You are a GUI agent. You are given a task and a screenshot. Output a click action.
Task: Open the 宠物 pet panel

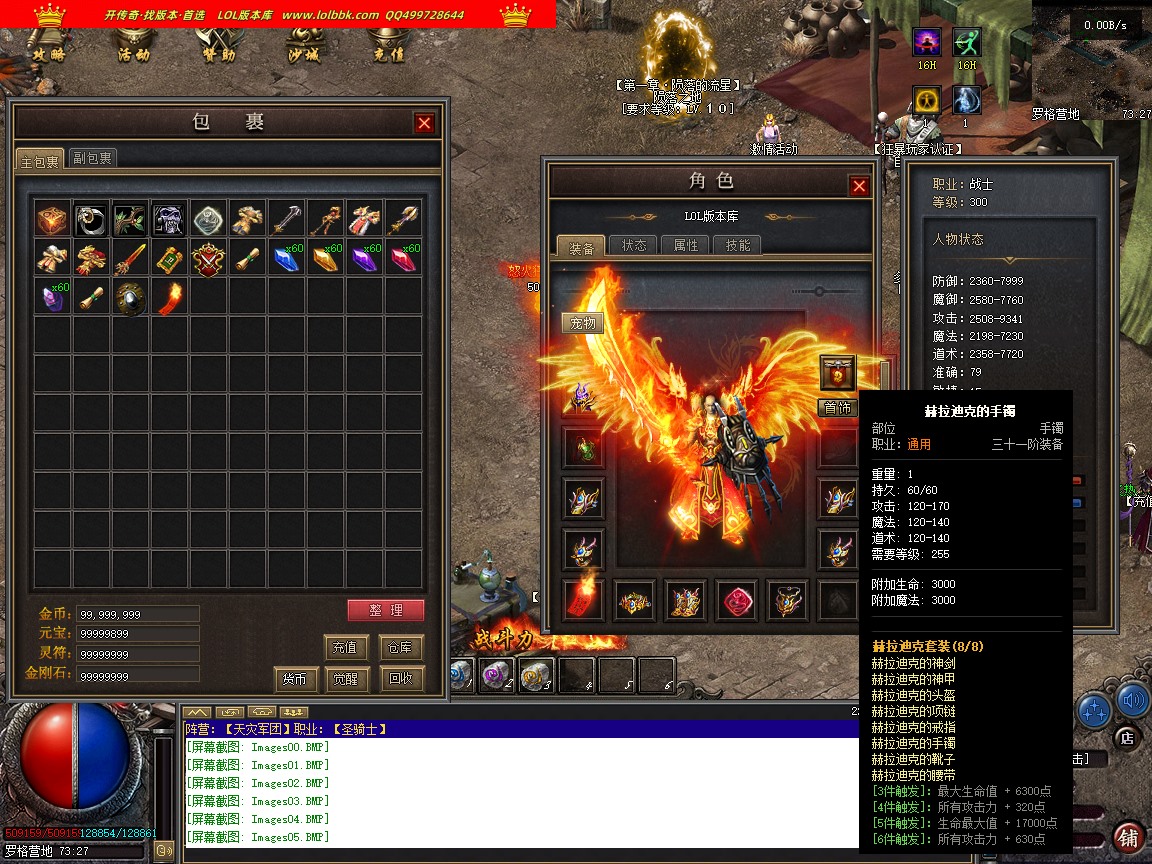583,323
